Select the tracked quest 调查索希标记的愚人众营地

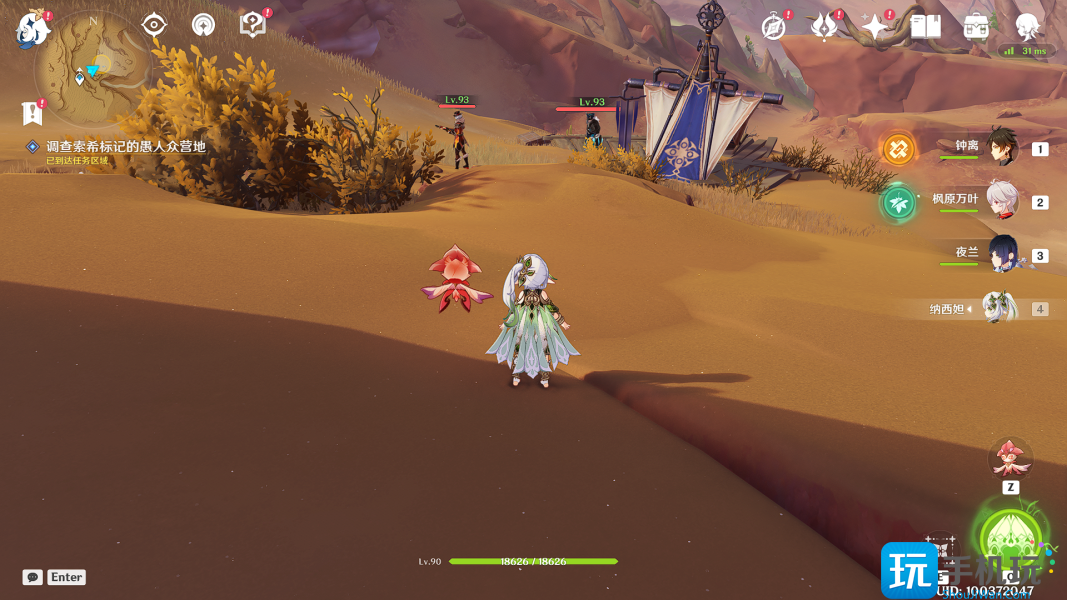point(125,146)
